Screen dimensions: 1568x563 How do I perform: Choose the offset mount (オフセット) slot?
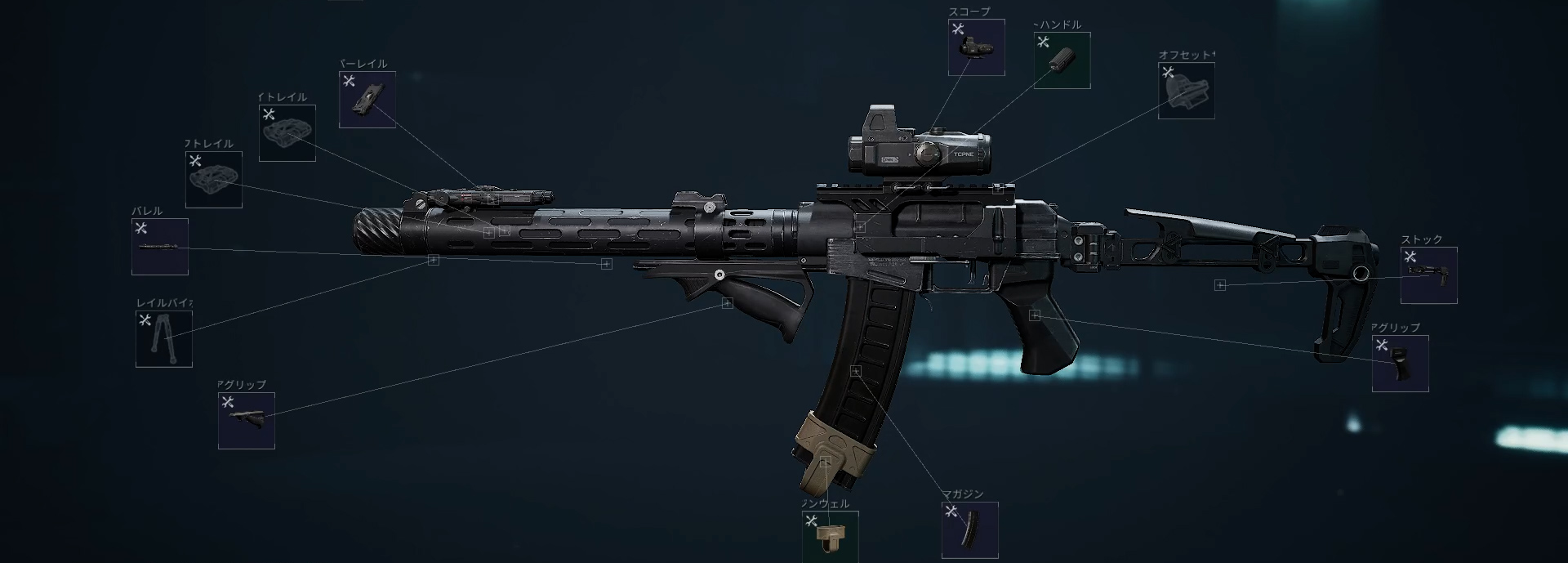tap(1186, 91)
